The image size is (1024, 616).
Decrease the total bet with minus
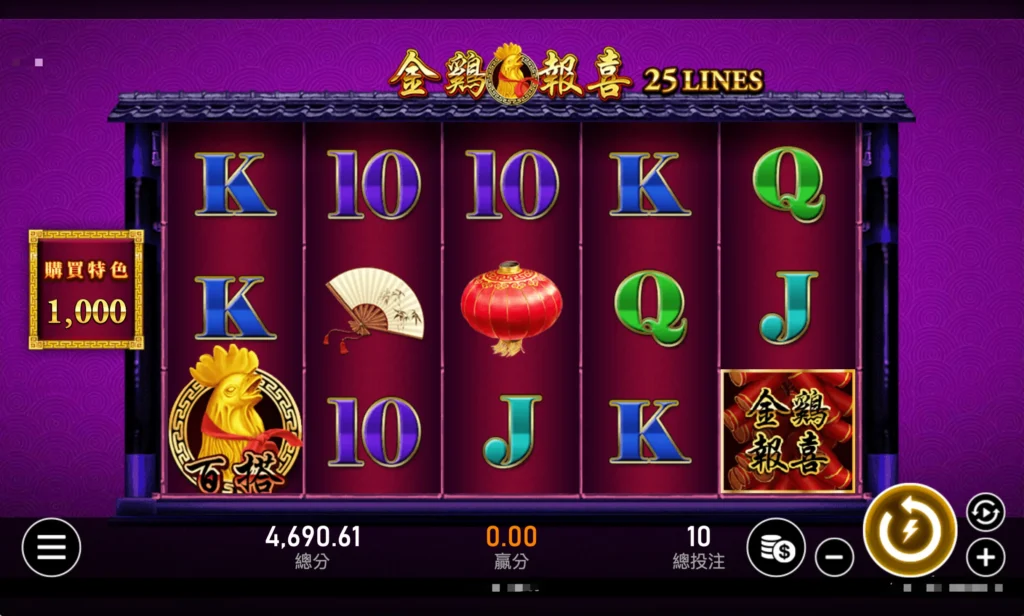[834, 556]
